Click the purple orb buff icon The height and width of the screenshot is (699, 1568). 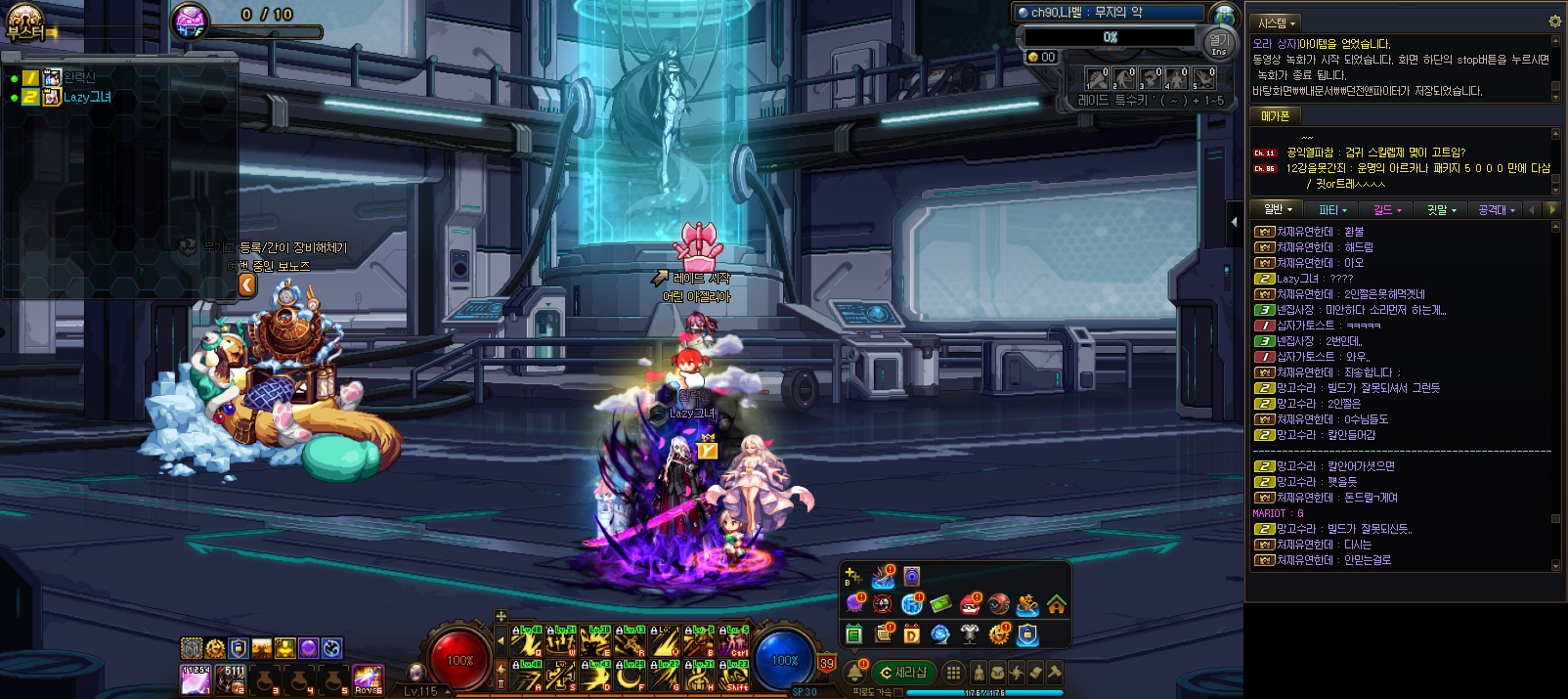pos(308,648)
